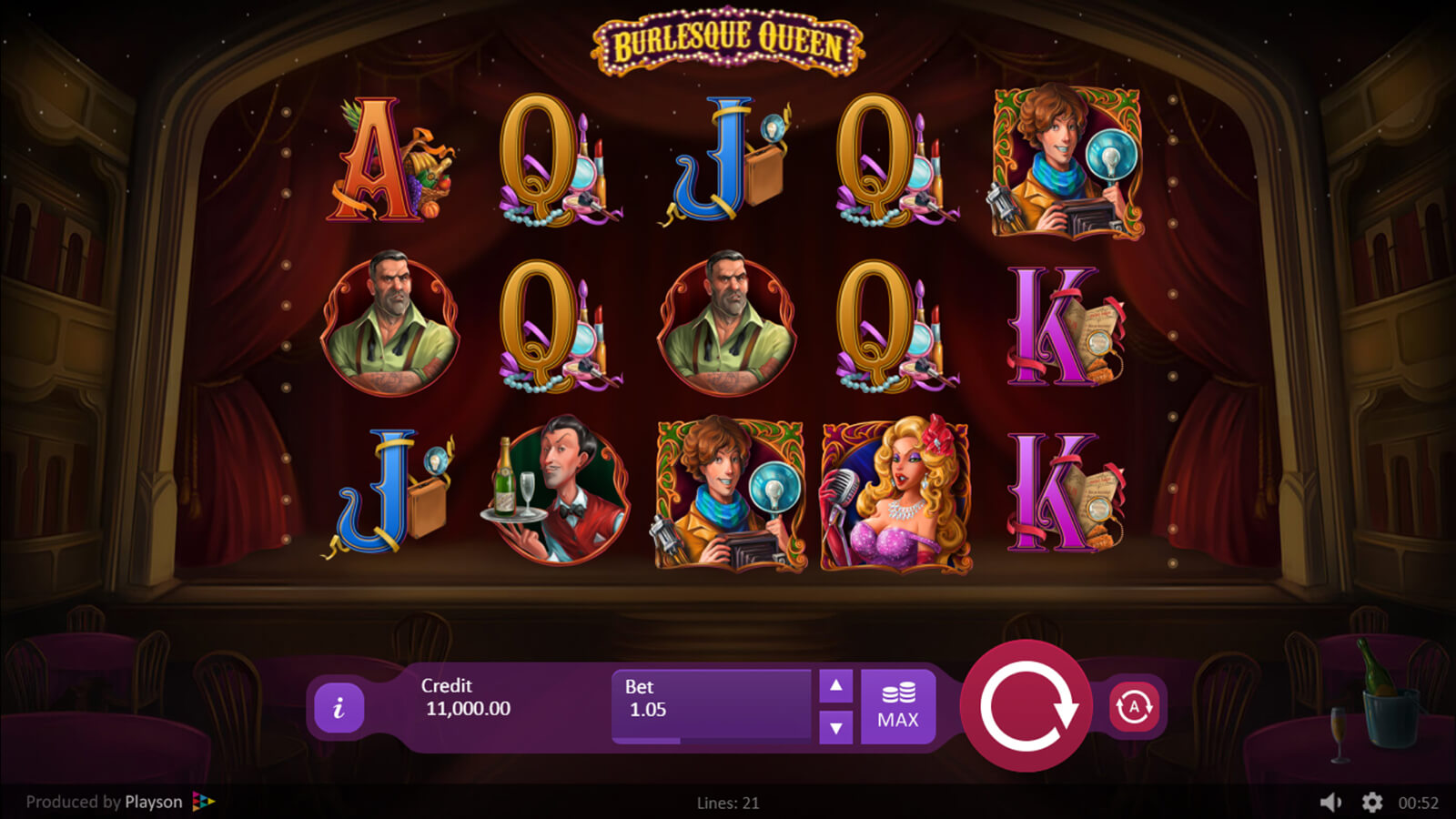Set the bet to MAX

point(897,707)
